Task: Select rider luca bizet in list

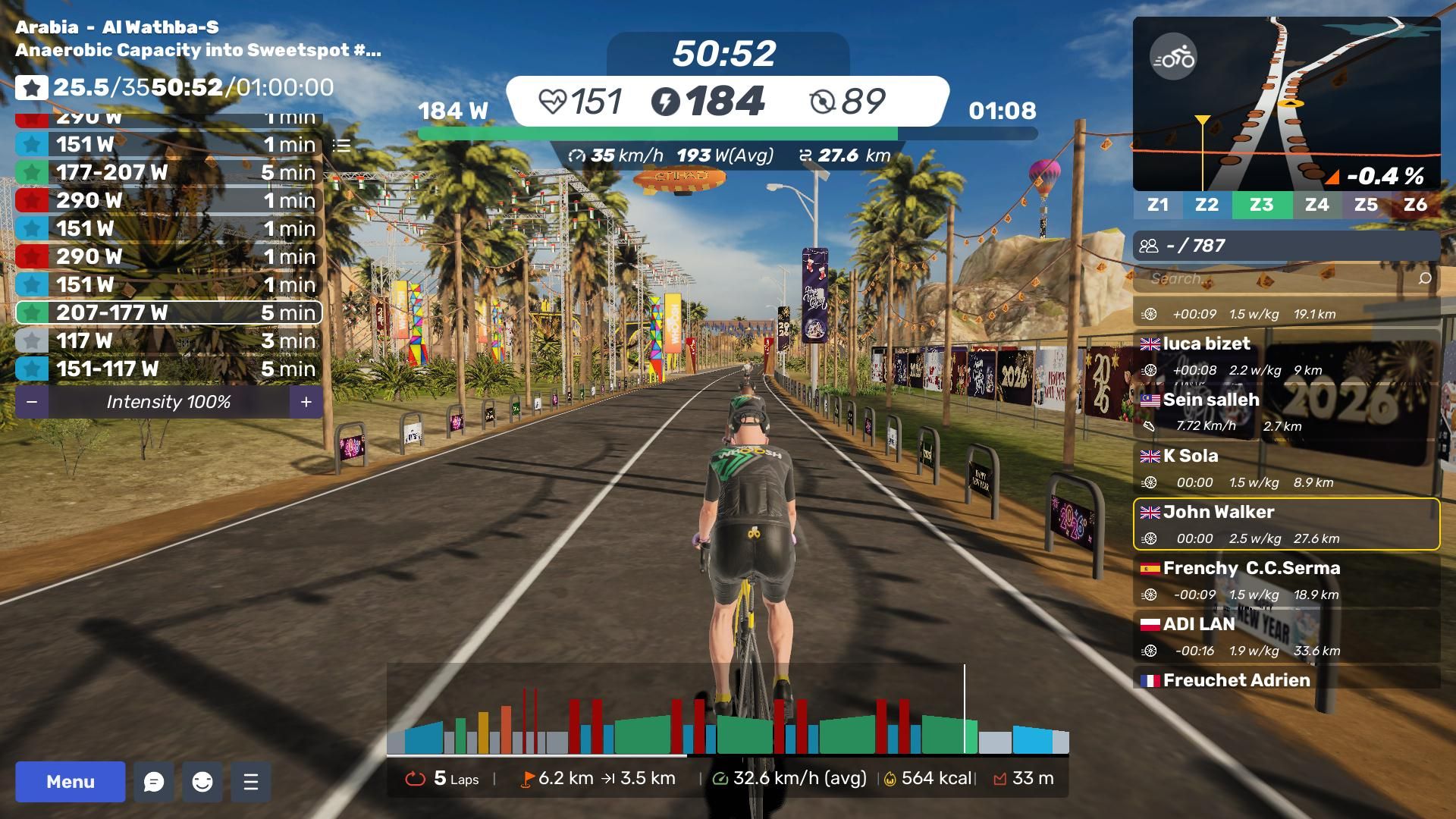Action: [1286, 356]
